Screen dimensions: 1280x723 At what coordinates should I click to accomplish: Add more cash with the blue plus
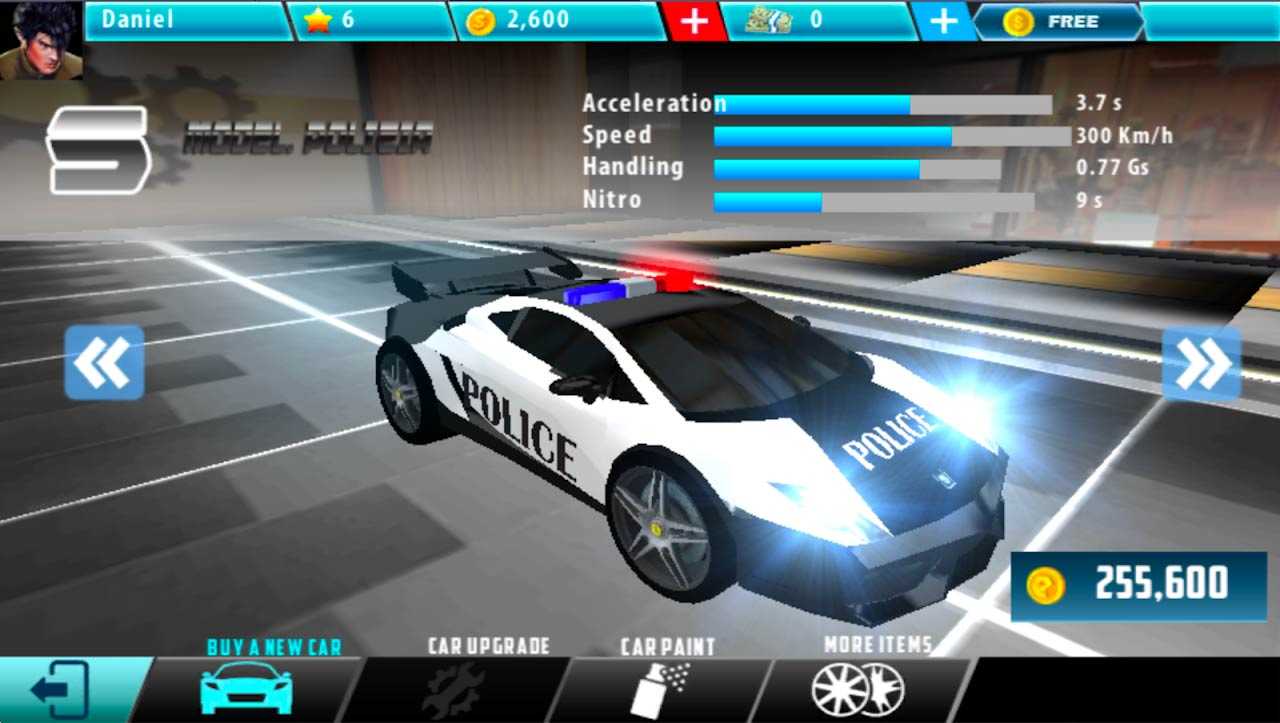[942, 21]
